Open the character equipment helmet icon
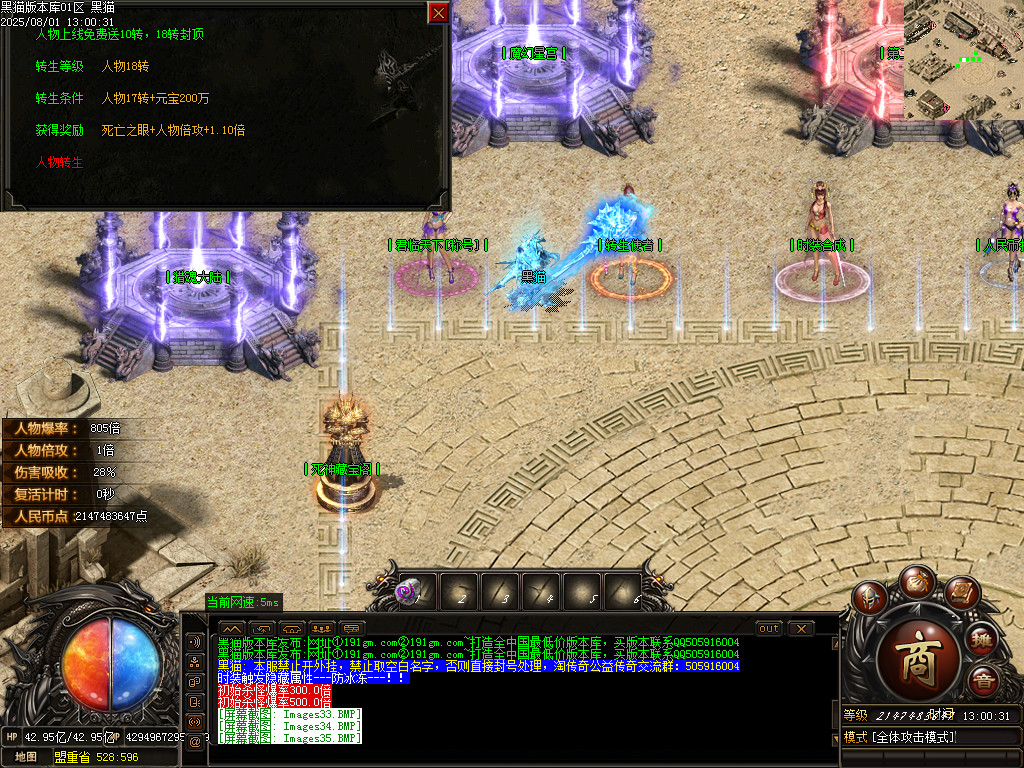The width and height of the screenshot is (1024, 768). point(872,599)
